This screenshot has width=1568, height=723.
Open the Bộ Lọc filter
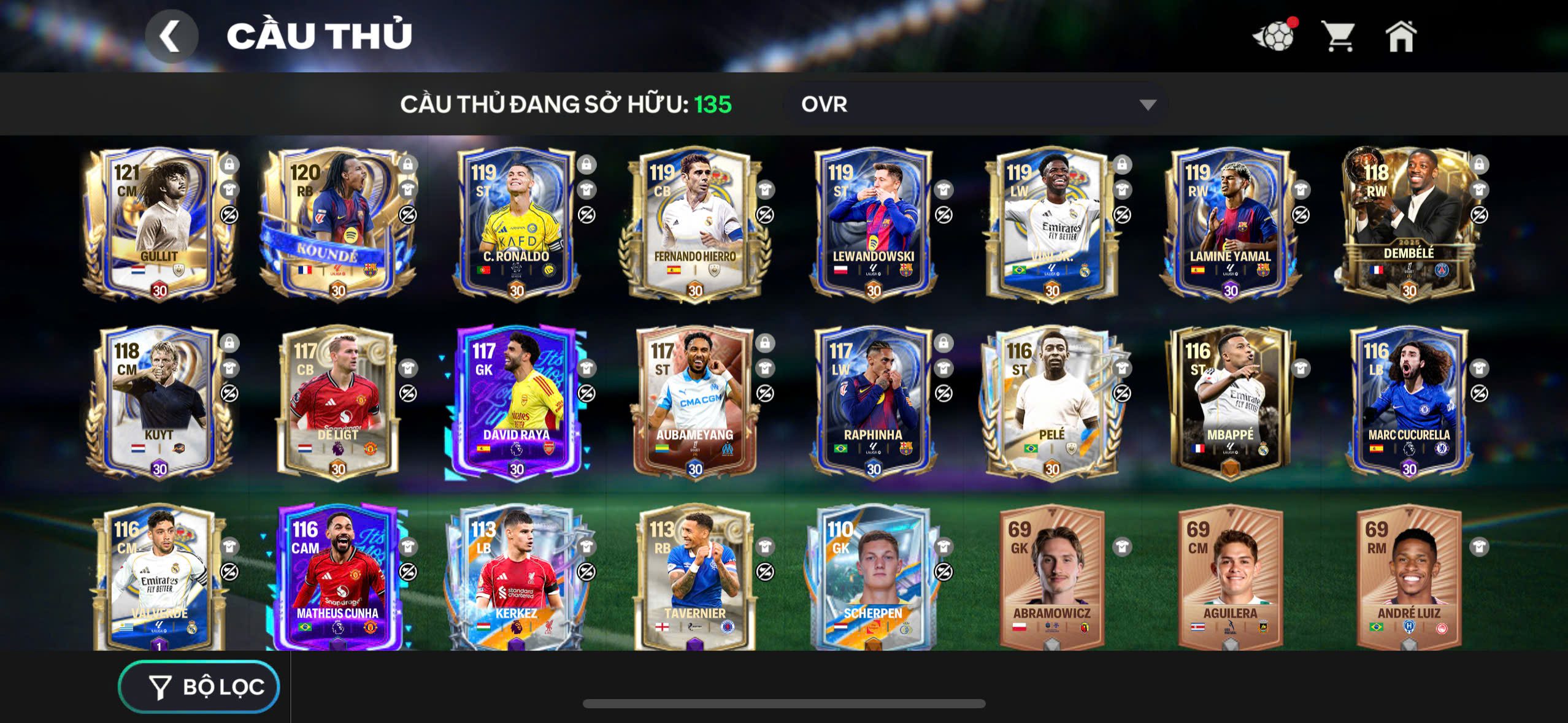199,687
